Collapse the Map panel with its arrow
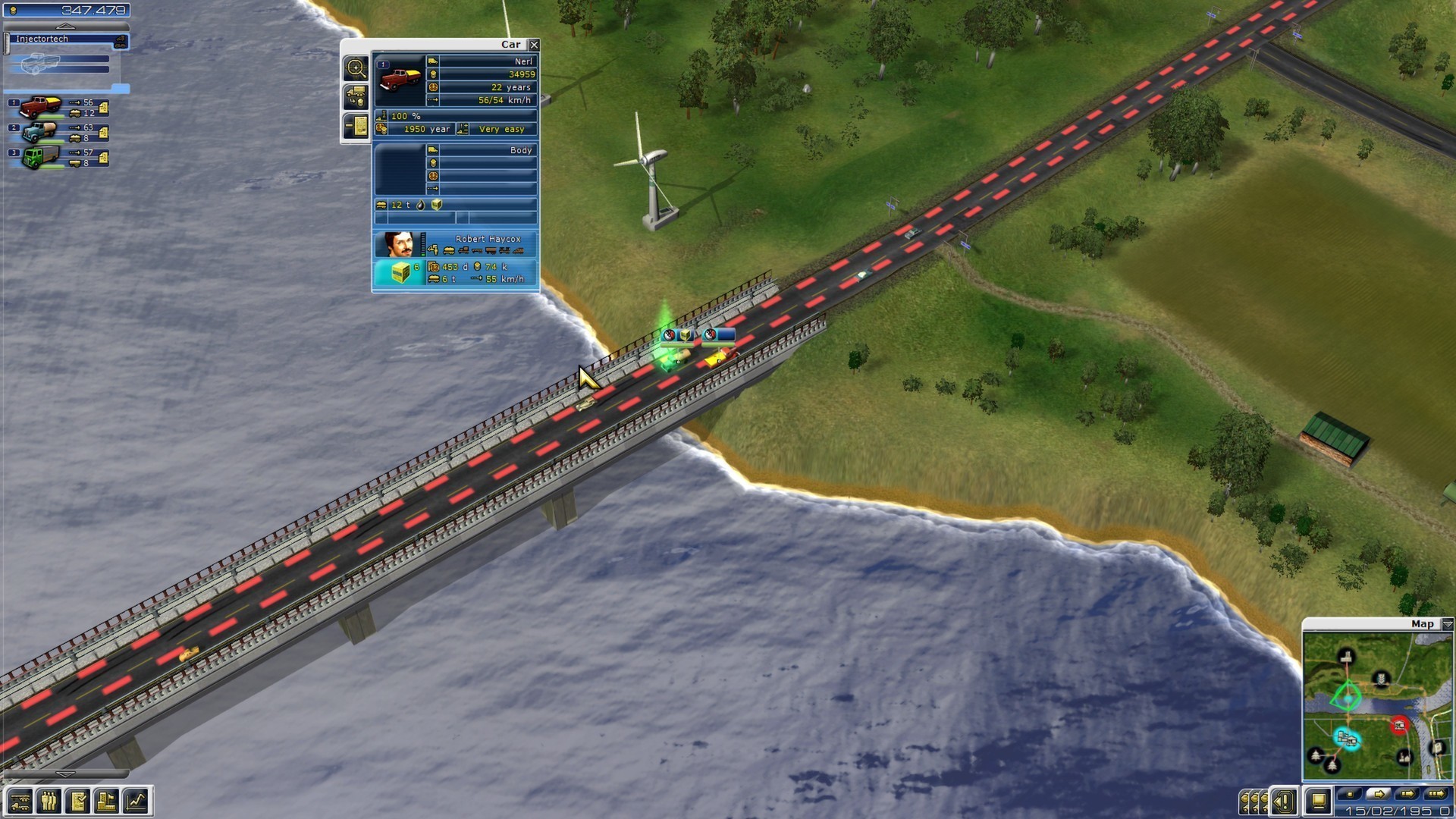 pyautogui.click(x=1447, y=624)
